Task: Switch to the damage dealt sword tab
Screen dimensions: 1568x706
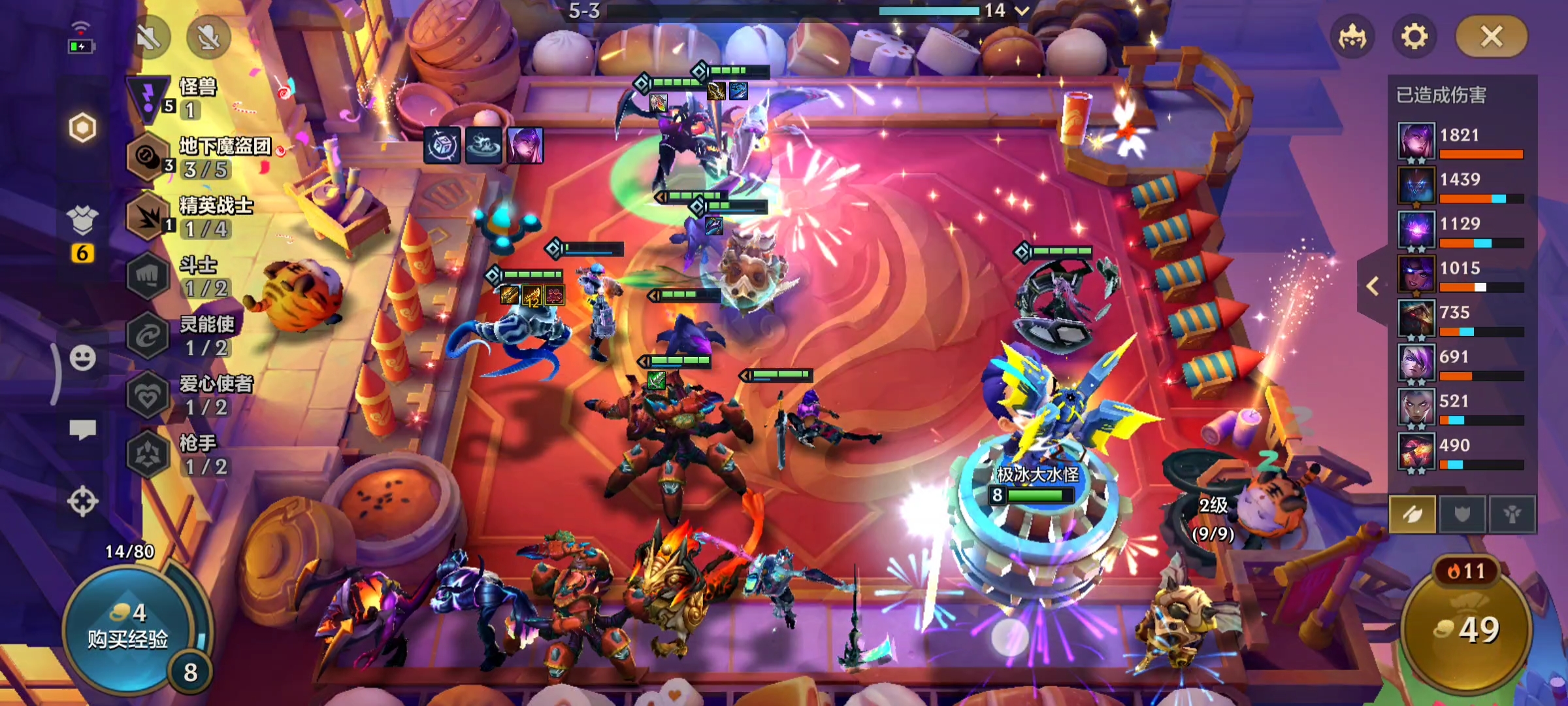Action: click(1412, 514)
